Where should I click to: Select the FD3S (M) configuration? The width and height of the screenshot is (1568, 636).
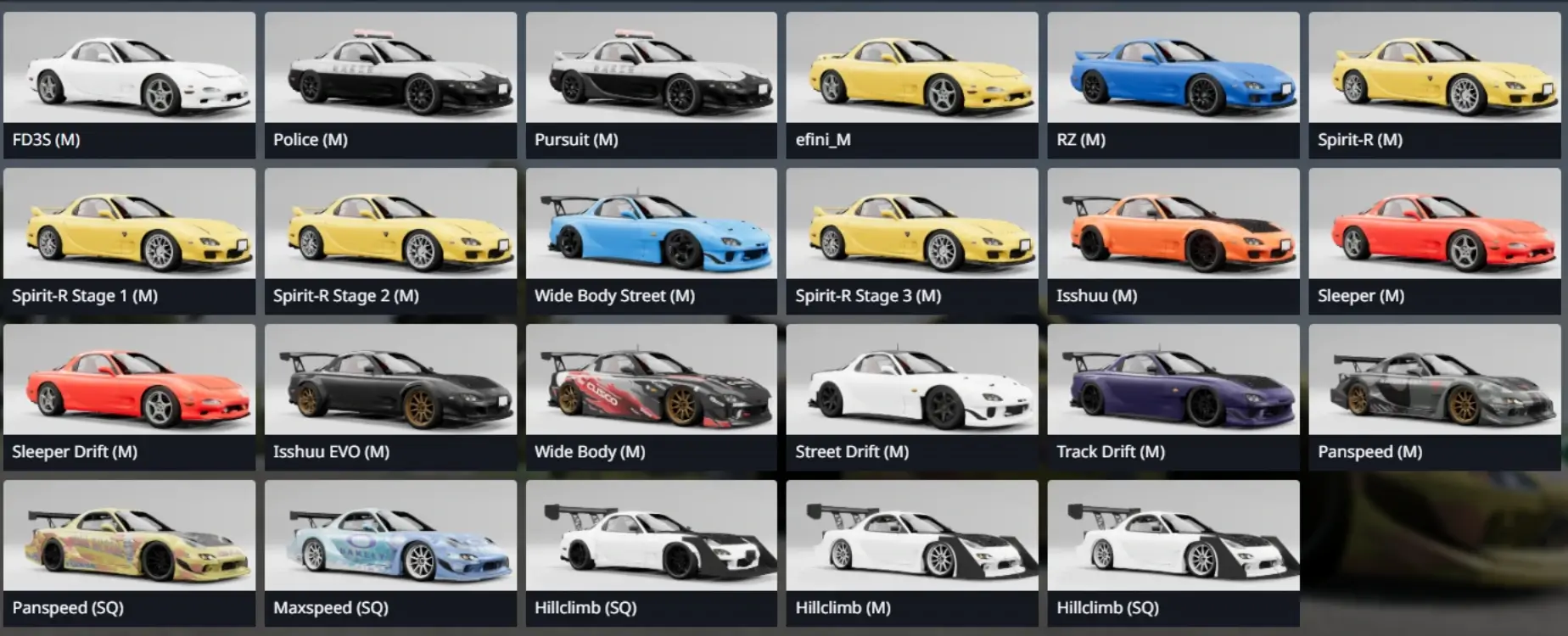tap(129, 85)
